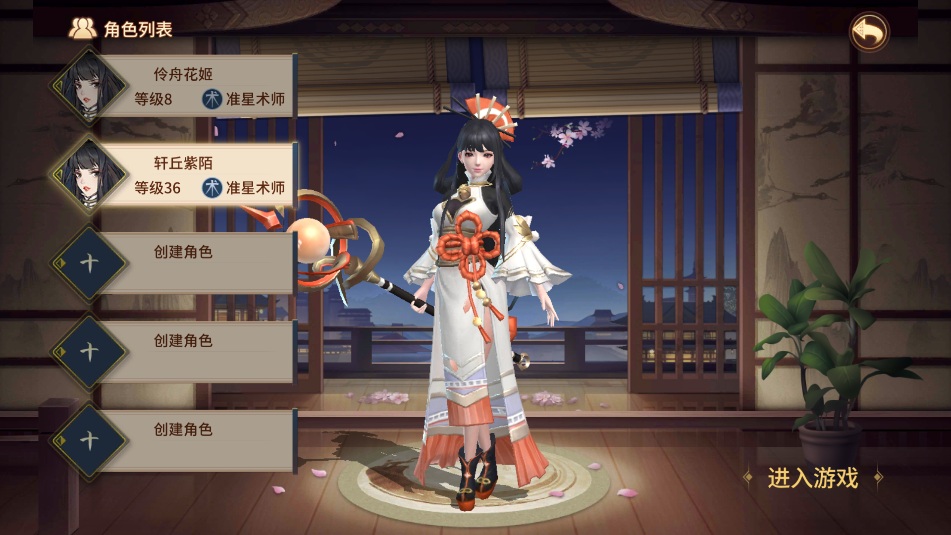The height and width of the screenshot is (535, 951).
Task: Go back using the return arrow button
Action: coord(869,32)
